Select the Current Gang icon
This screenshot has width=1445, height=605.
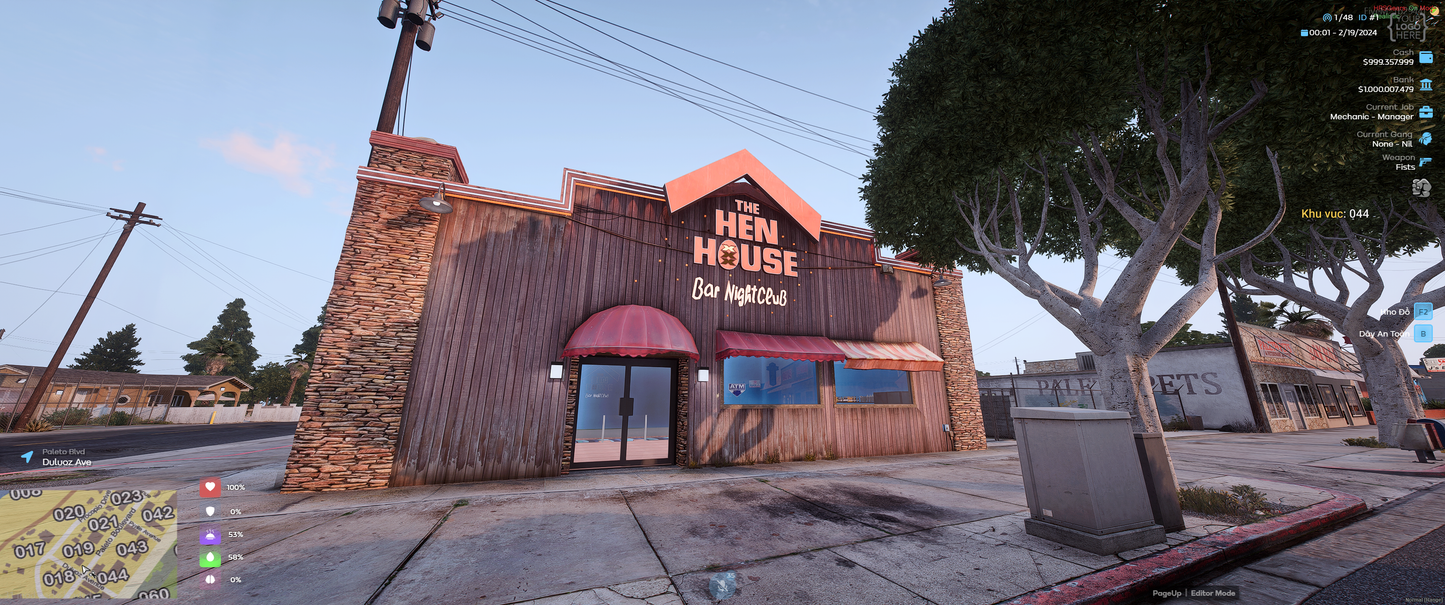[1425, 138]
